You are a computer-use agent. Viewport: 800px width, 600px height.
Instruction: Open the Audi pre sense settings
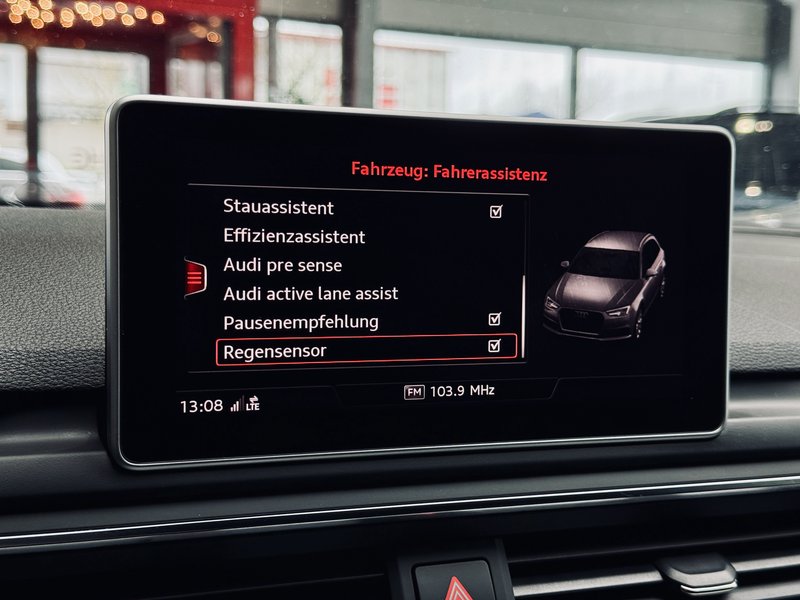point(283,265)
